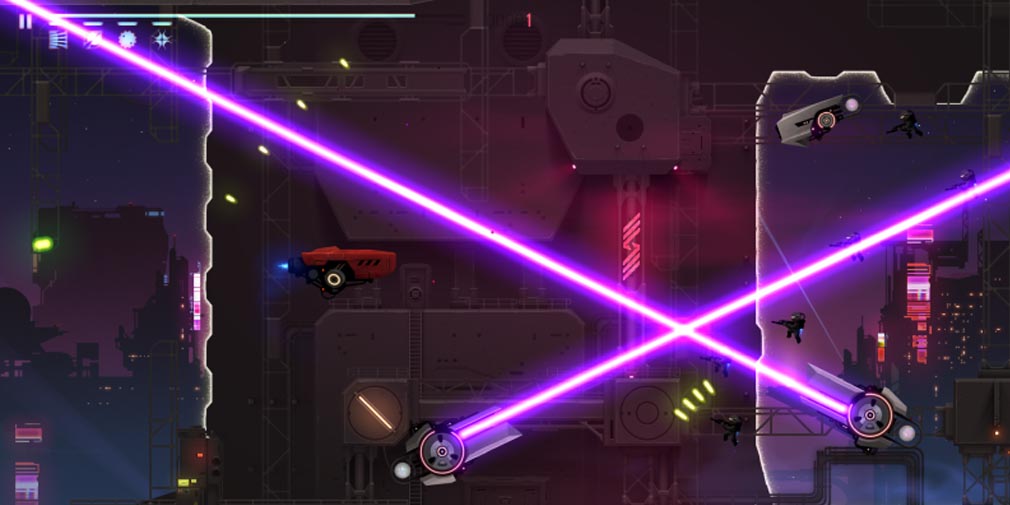Viewport: 1010px width, 505px height.
Task: Activate the striped fan-shaped ability icon
Action: [59, 39]
